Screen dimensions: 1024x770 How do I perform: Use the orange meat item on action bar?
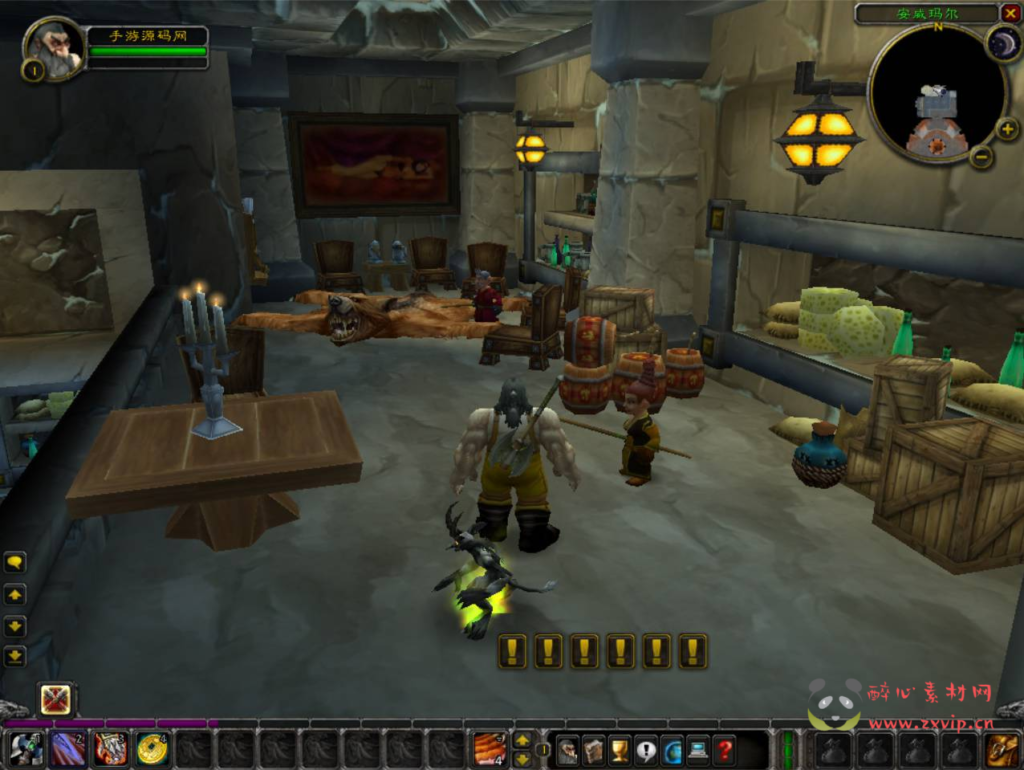coord(489,749)
